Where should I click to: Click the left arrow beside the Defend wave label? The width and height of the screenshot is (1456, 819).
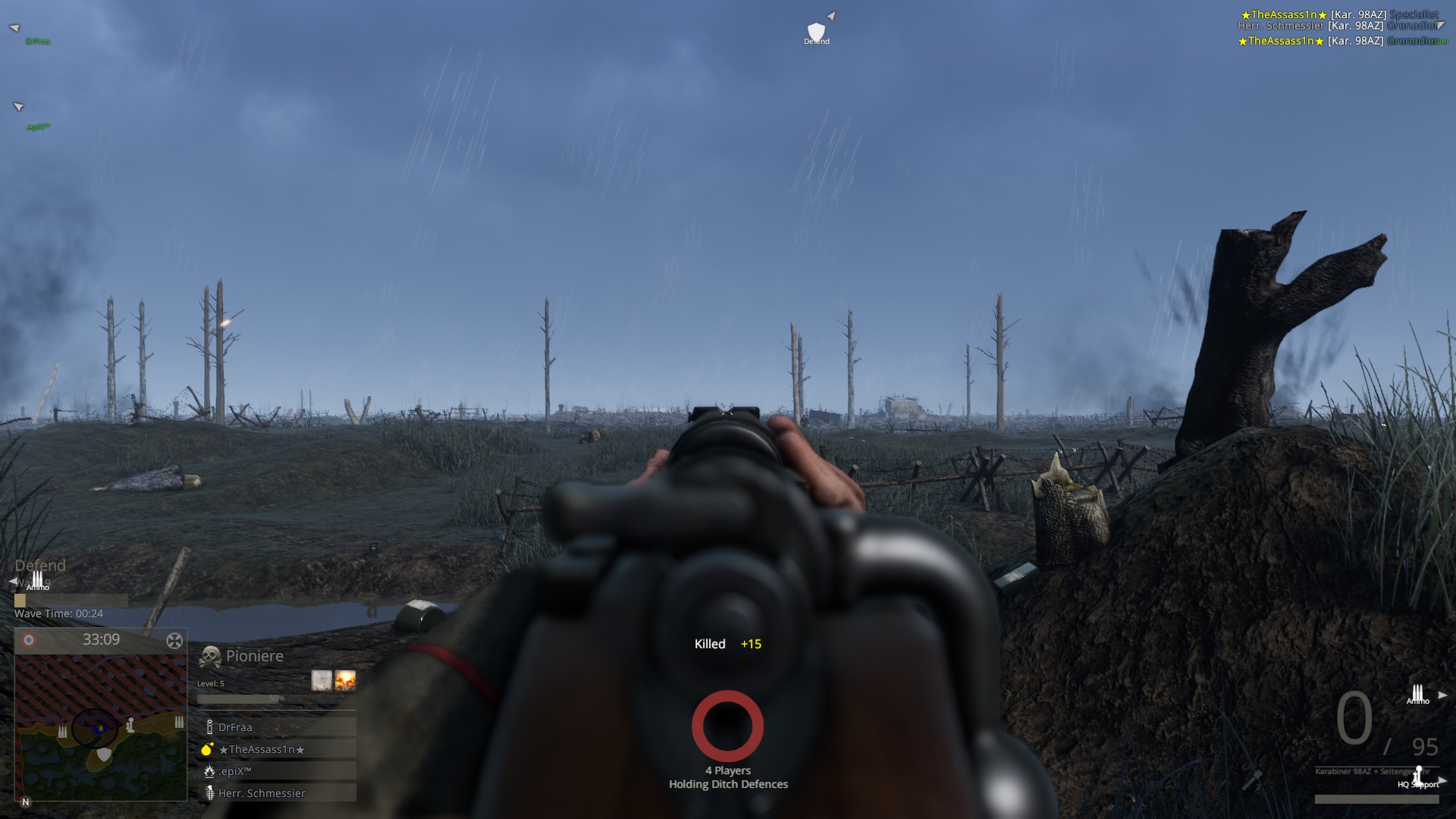tap(13, 581)
